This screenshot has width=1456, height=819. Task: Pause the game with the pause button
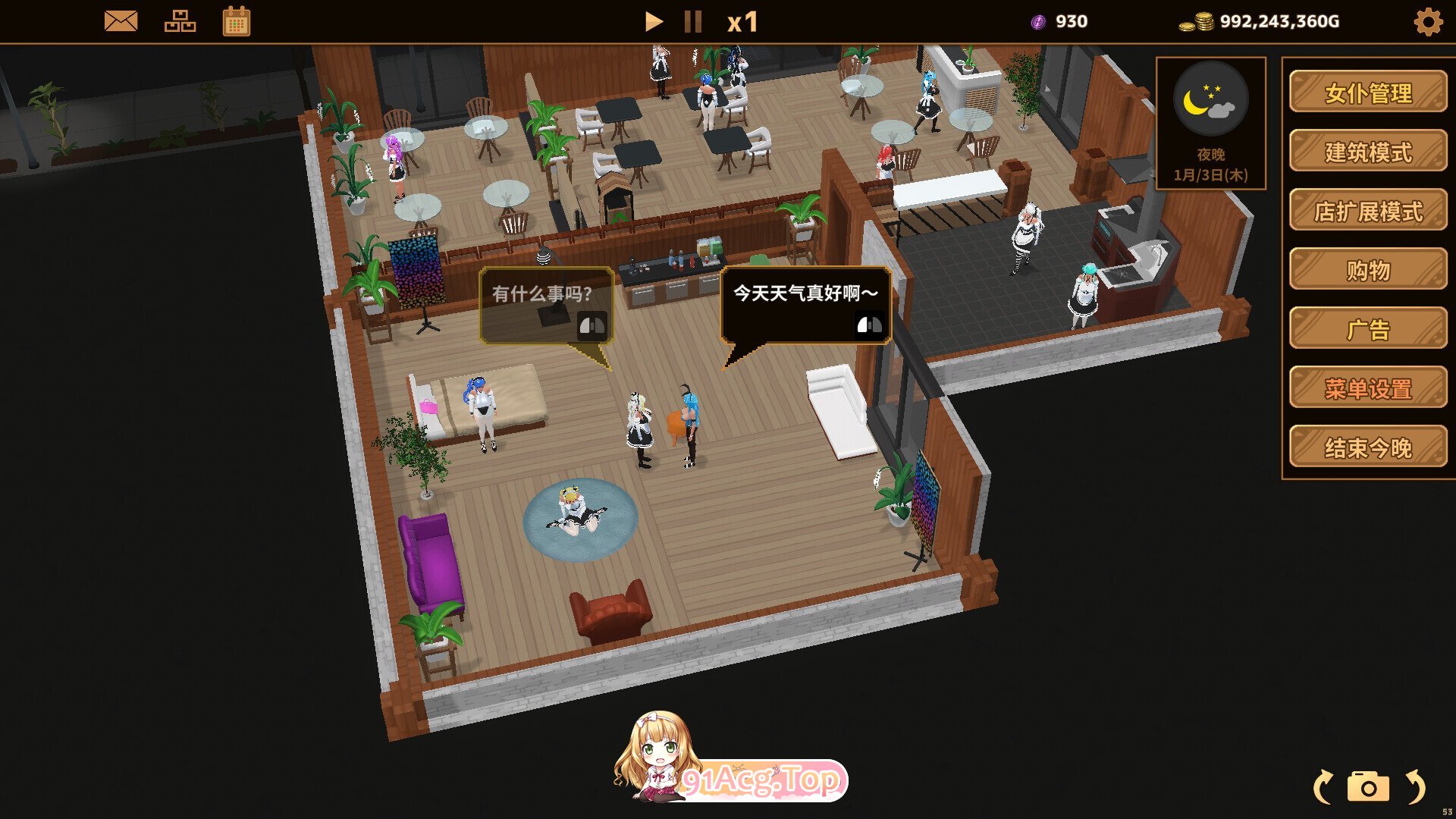click(692, 21)
